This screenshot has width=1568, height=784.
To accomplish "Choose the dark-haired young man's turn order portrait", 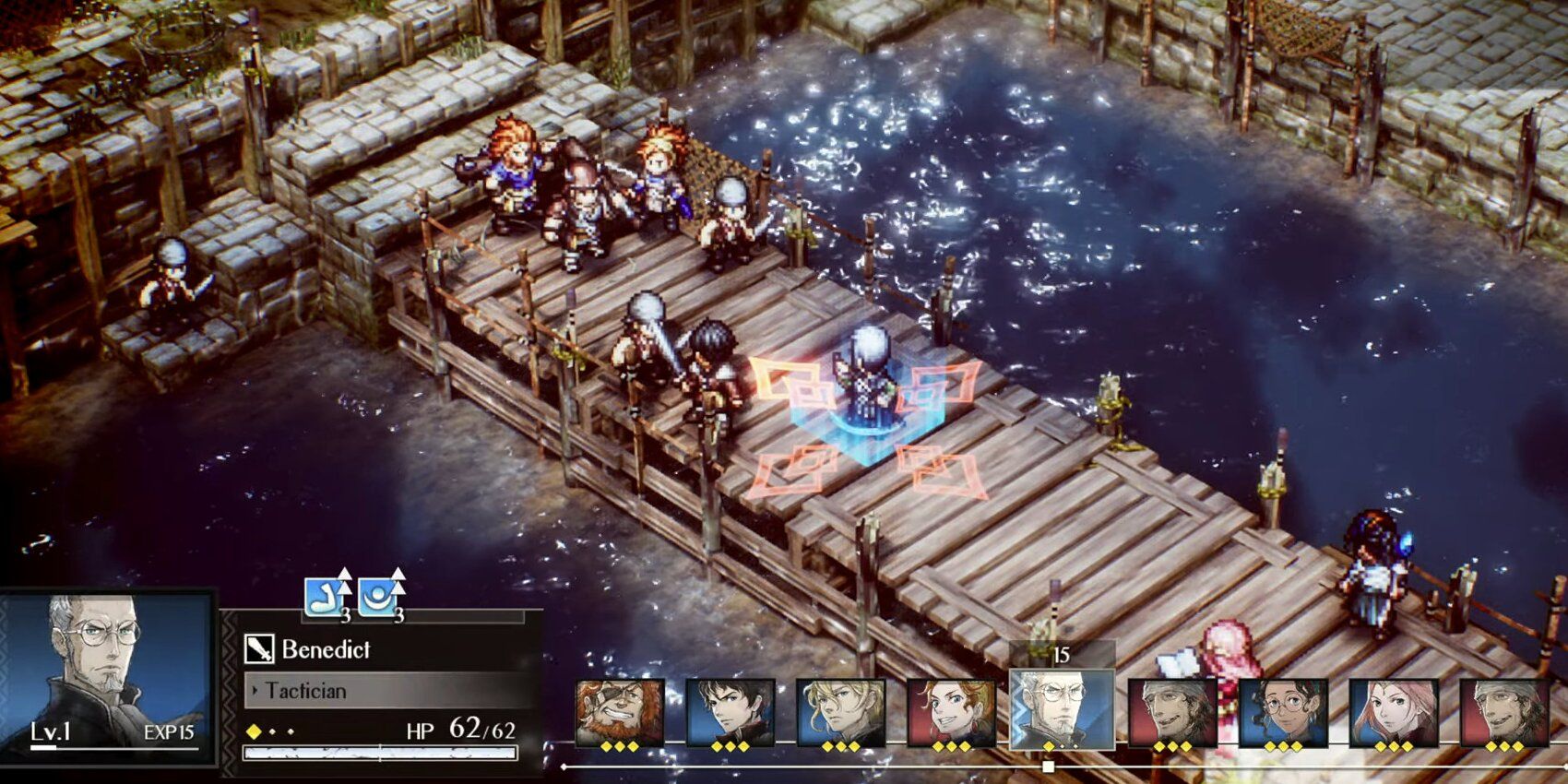I will [730, 712].
